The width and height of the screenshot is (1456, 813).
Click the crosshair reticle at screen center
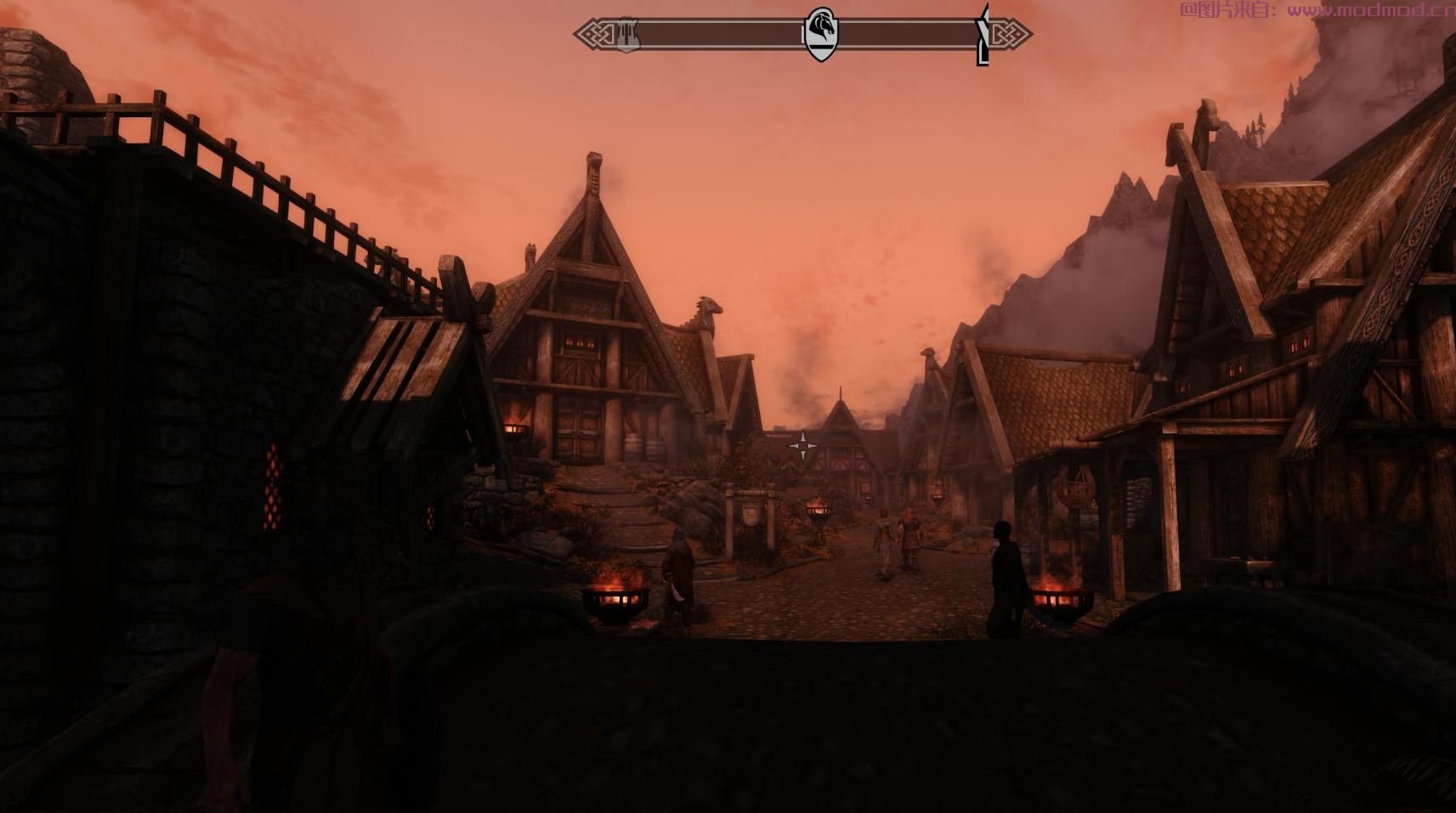805,445
